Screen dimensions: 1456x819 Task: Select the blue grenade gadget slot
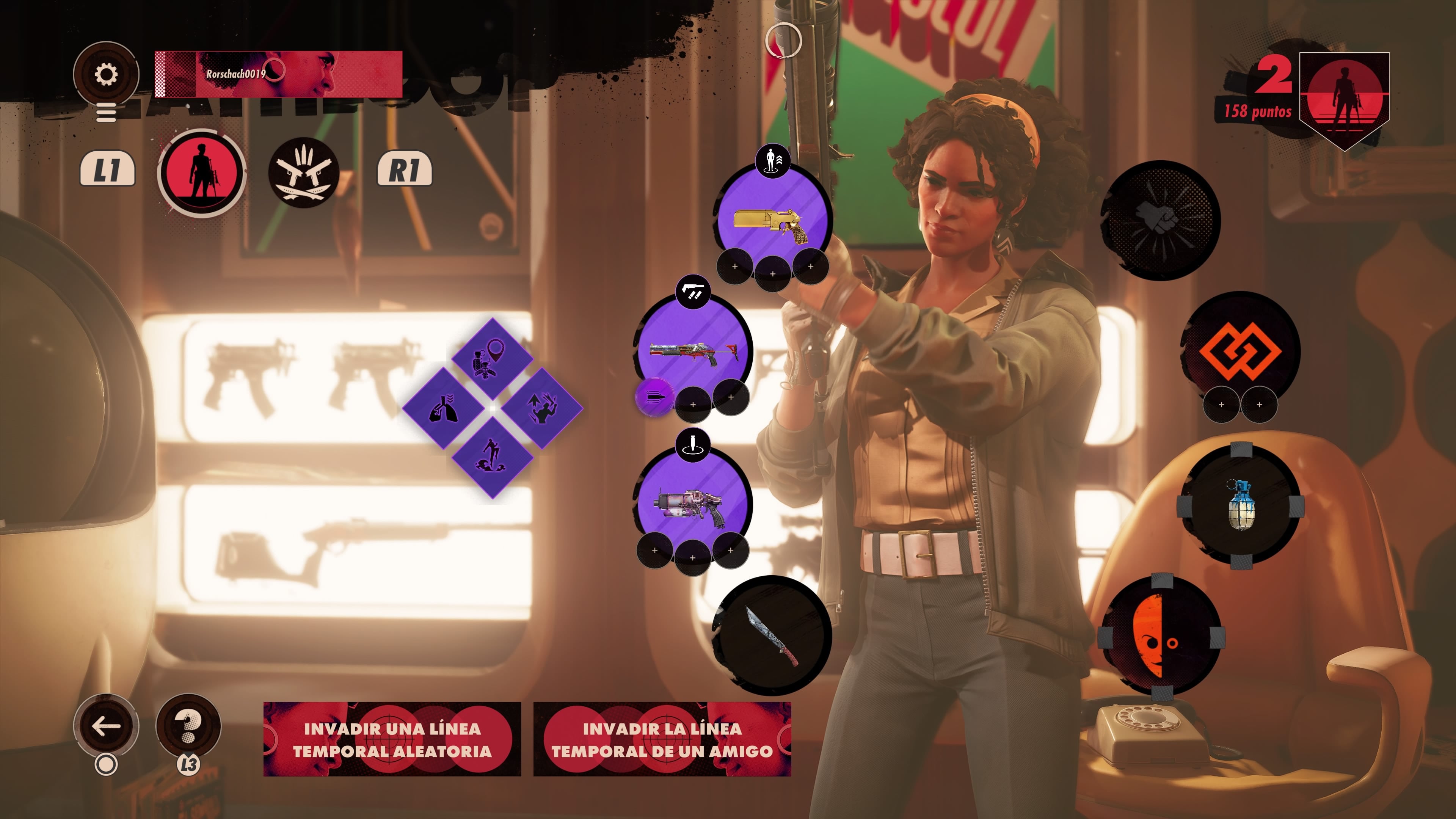tap(1240, 504)
